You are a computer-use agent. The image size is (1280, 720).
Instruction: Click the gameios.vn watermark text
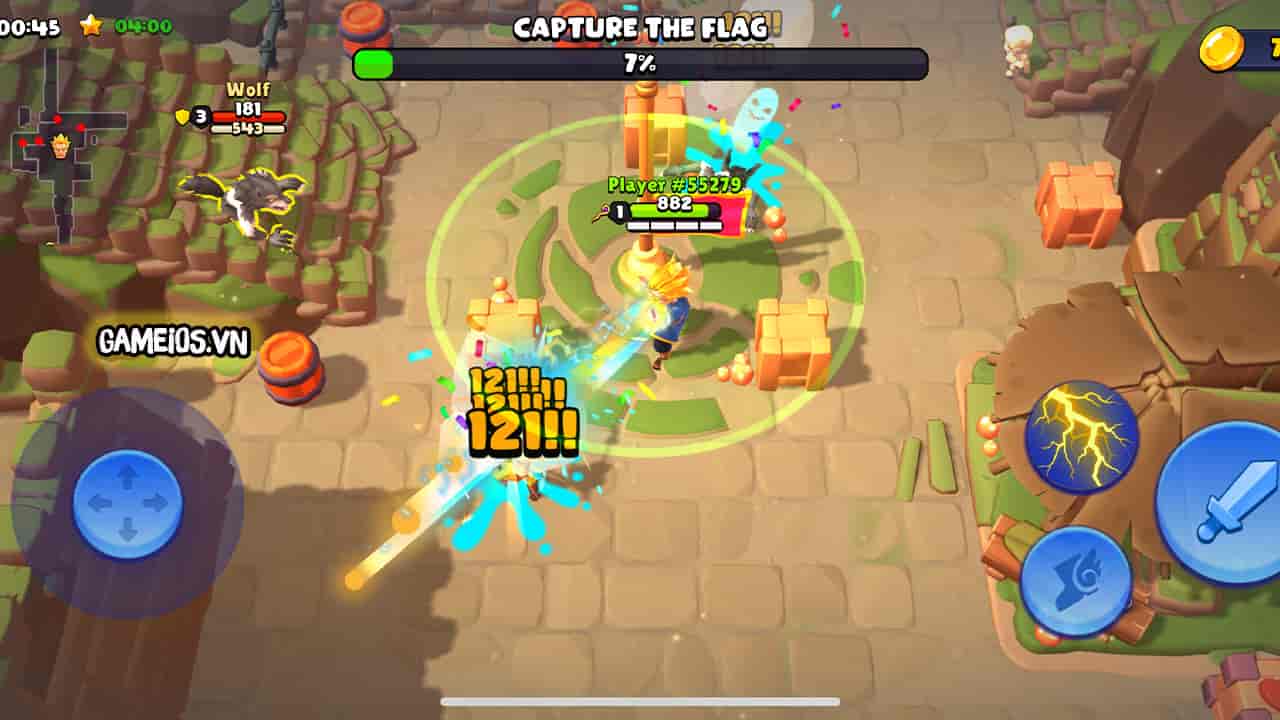click(171, 341)
